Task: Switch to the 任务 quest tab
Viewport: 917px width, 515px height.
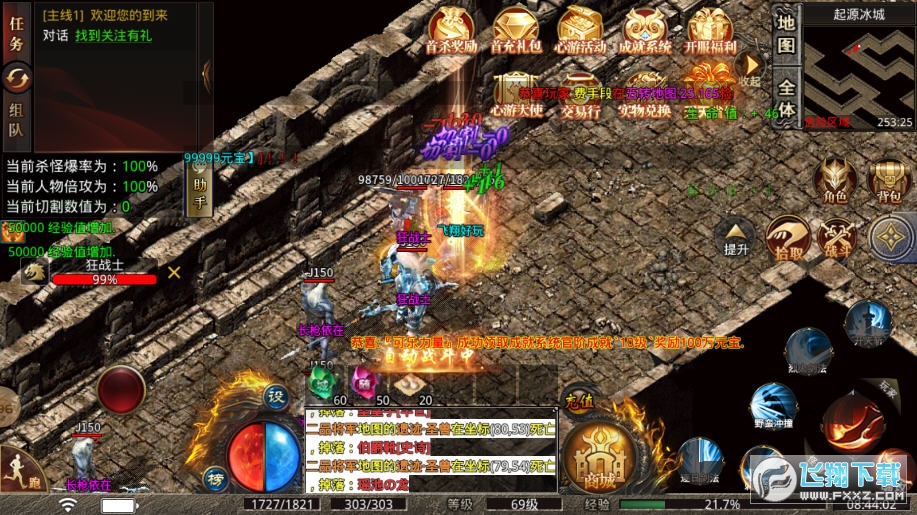Action: 17,36
